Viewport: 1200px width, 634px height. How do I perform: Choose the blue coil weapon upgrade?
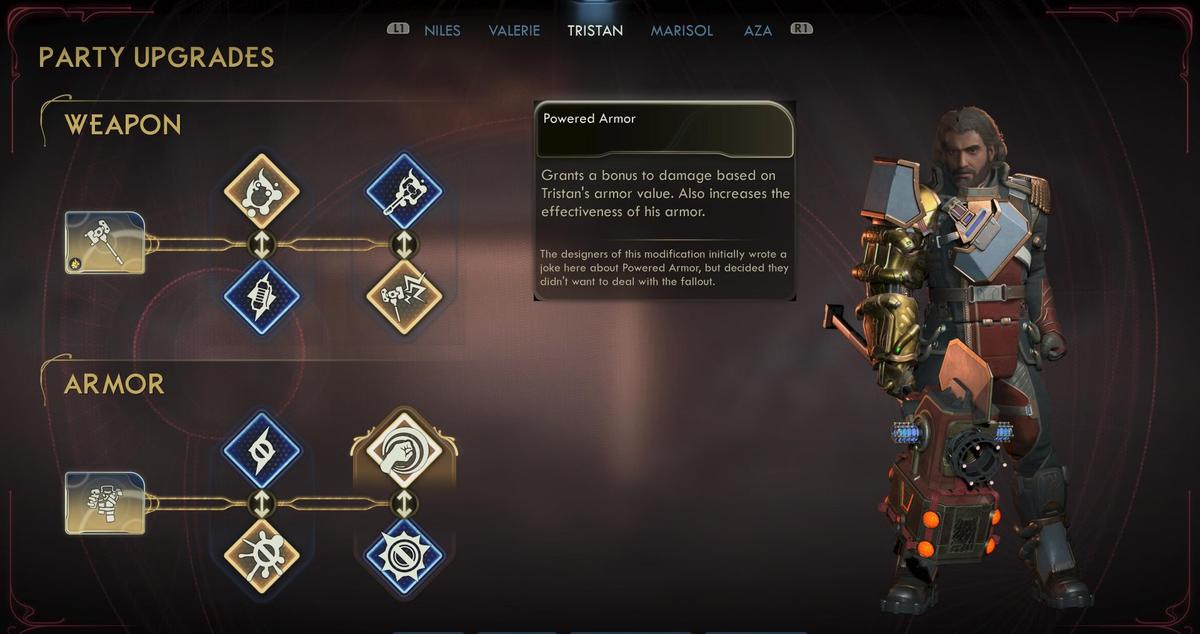(262, 297)
